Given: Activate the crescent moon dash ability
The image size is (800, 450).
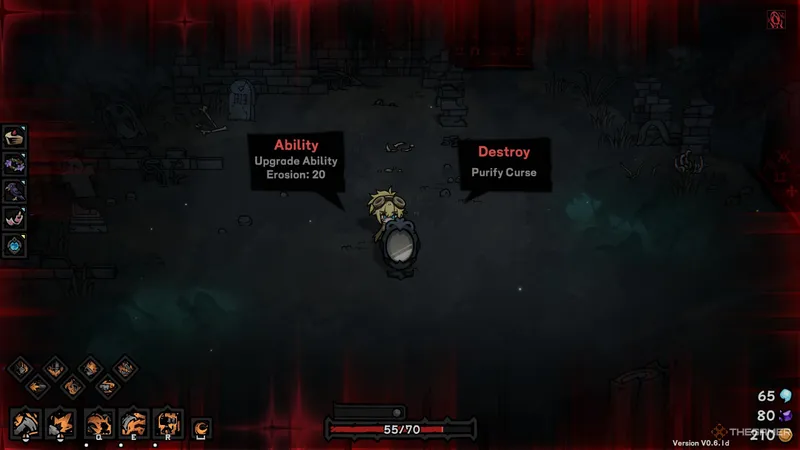Looking at the screenshot, I should pos(202,428).
